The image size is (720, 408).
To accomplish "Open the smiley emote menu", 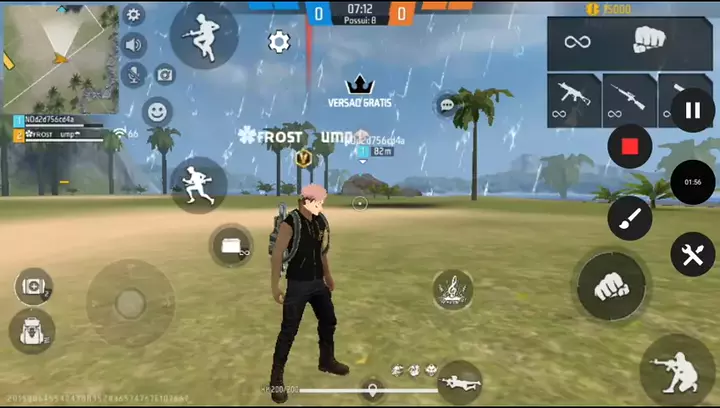I will (157, 111).
